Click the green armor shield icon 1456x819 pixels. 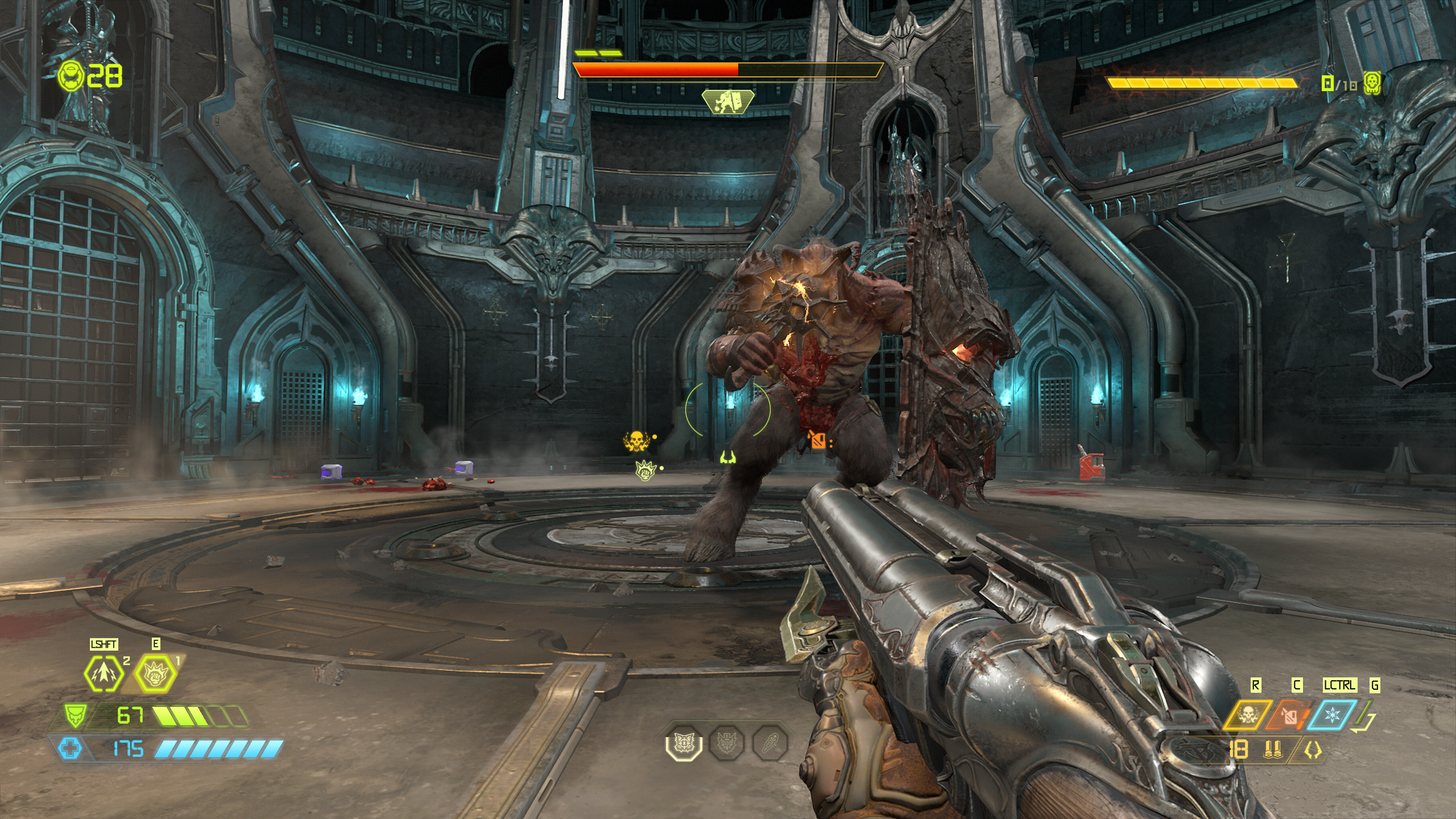(73, 714)
